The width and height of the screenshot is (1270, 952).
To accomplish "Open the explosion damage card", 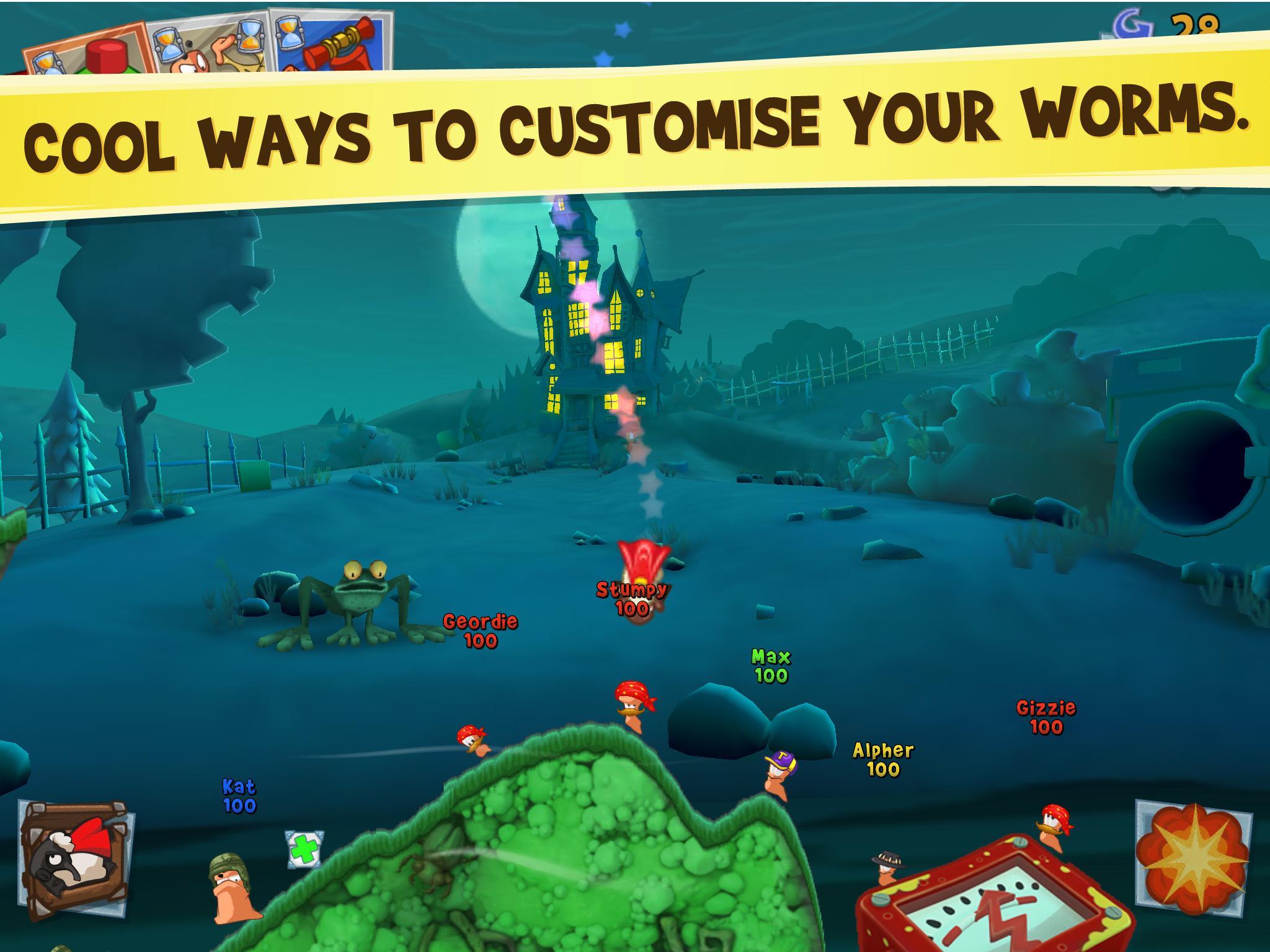I will (x=1194, y=858).
